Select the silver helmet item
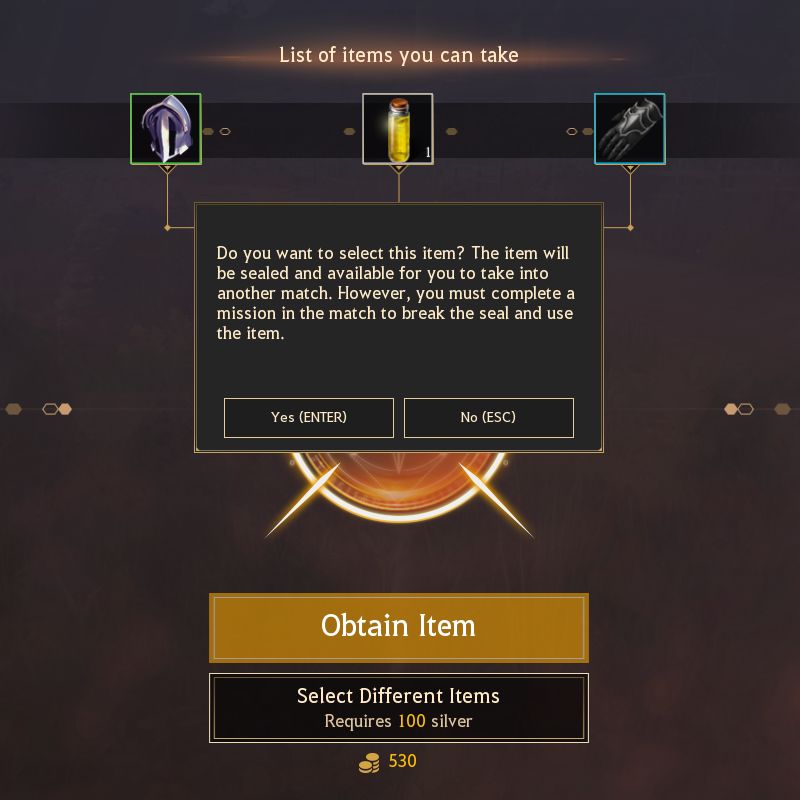Image resolution: width=800 pixels, height=800 pixels. tap(166, 129)
